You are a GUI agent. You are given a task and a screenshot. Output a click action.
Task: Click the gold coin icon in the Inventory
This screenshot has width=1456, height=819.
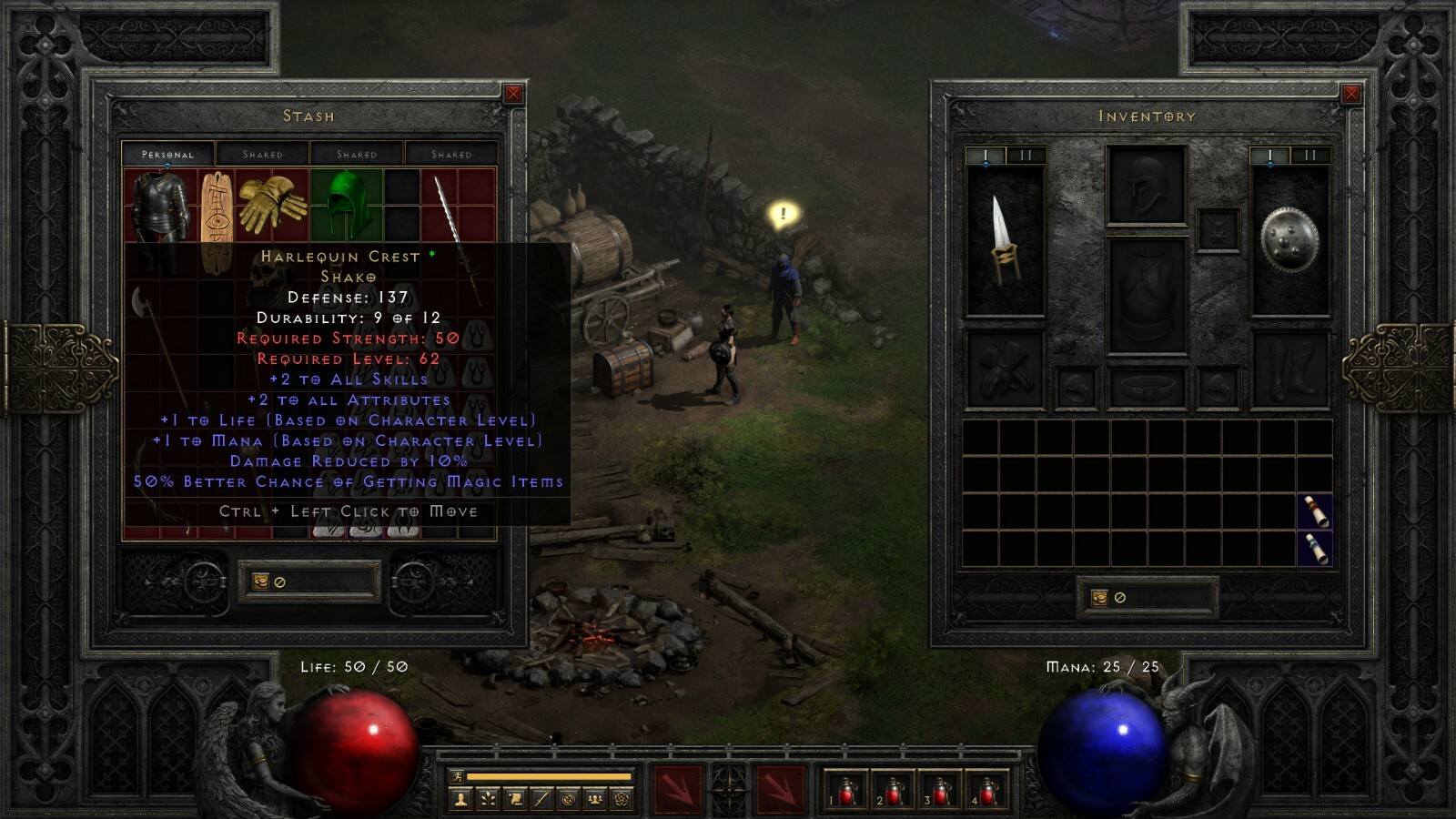tap(1098, 597)
